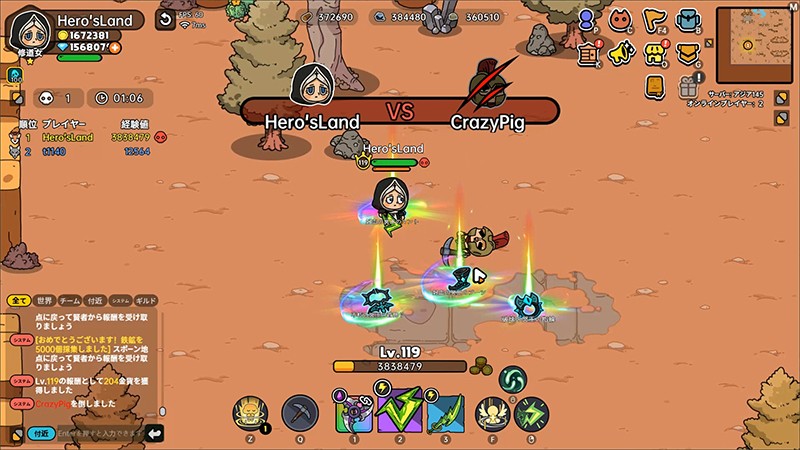Activate the green lightning bolt skill

tap(399, 412)
